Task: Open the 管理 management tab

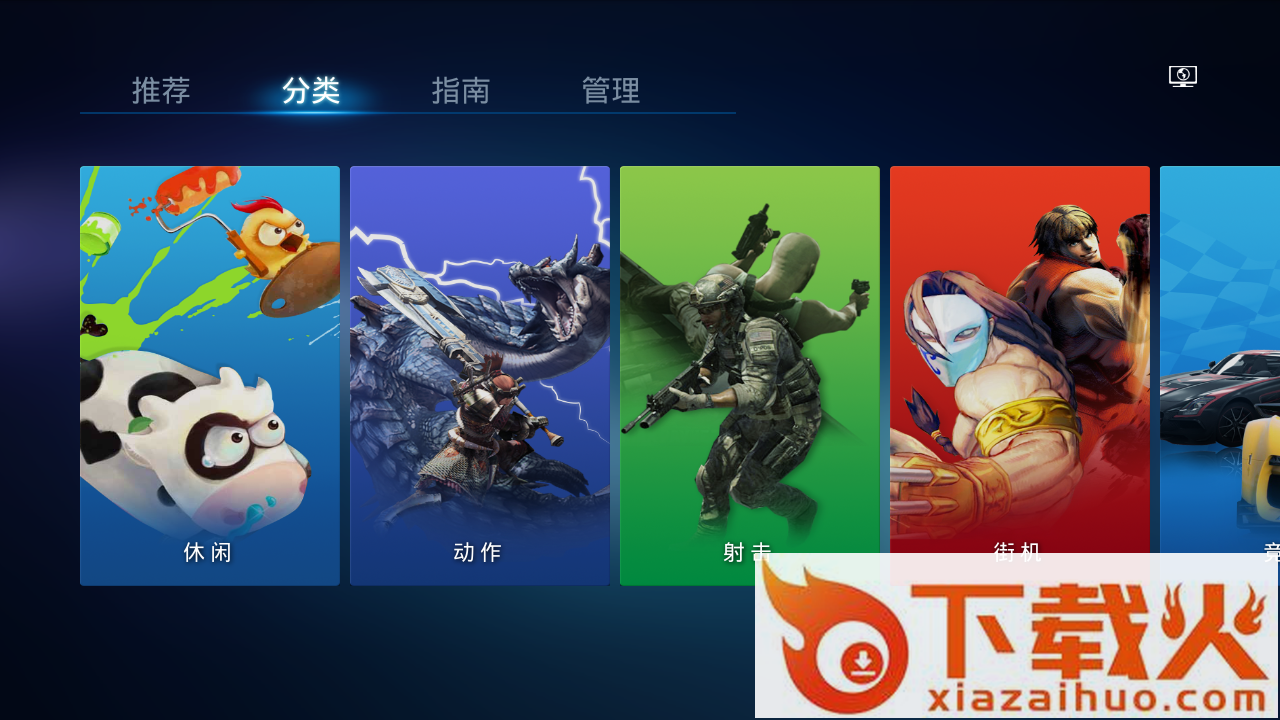Action: tap(611, 91)
